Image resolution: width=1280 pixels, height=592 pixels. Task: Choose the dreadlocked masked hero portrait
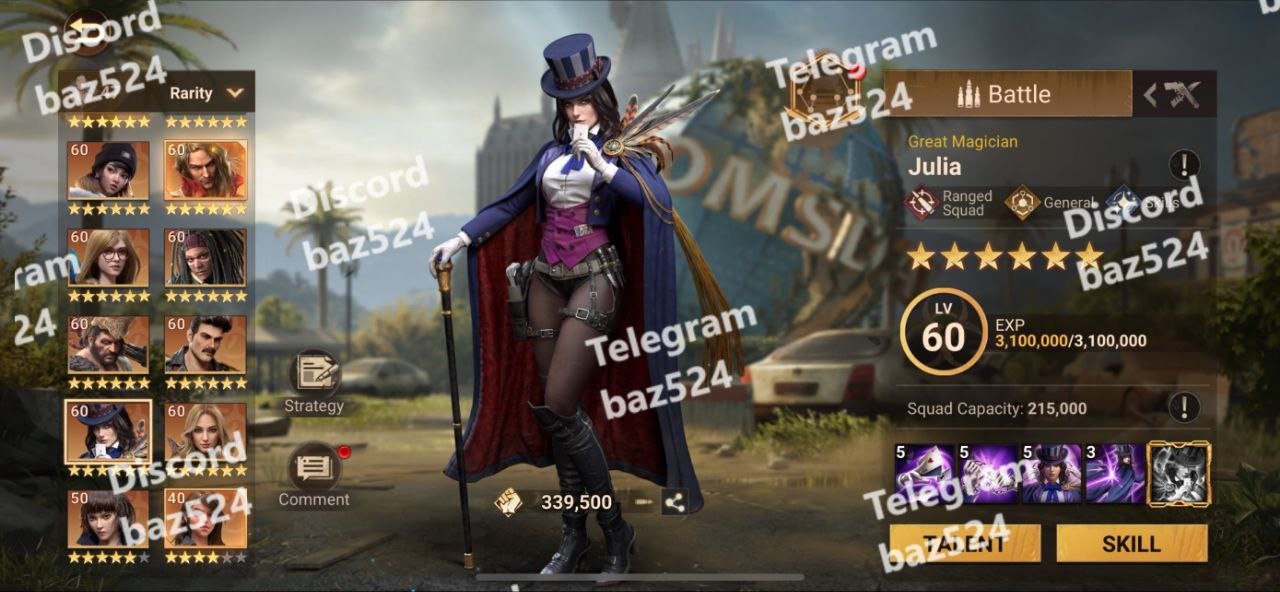click(205, 257)
